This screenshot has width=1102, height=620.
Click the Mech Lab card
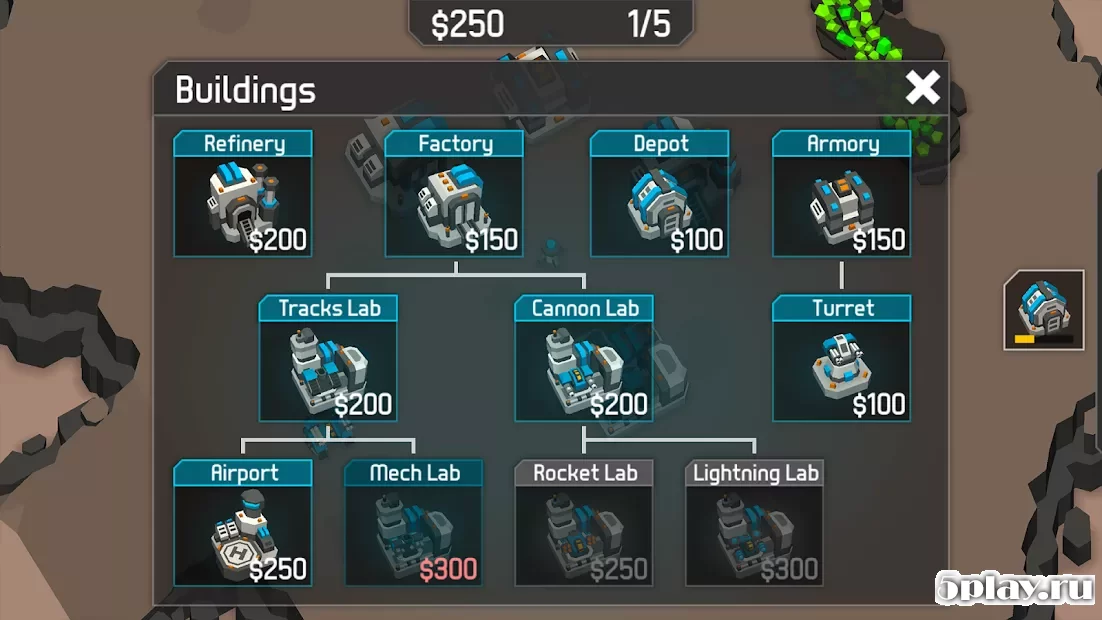(x=414, y=522)
